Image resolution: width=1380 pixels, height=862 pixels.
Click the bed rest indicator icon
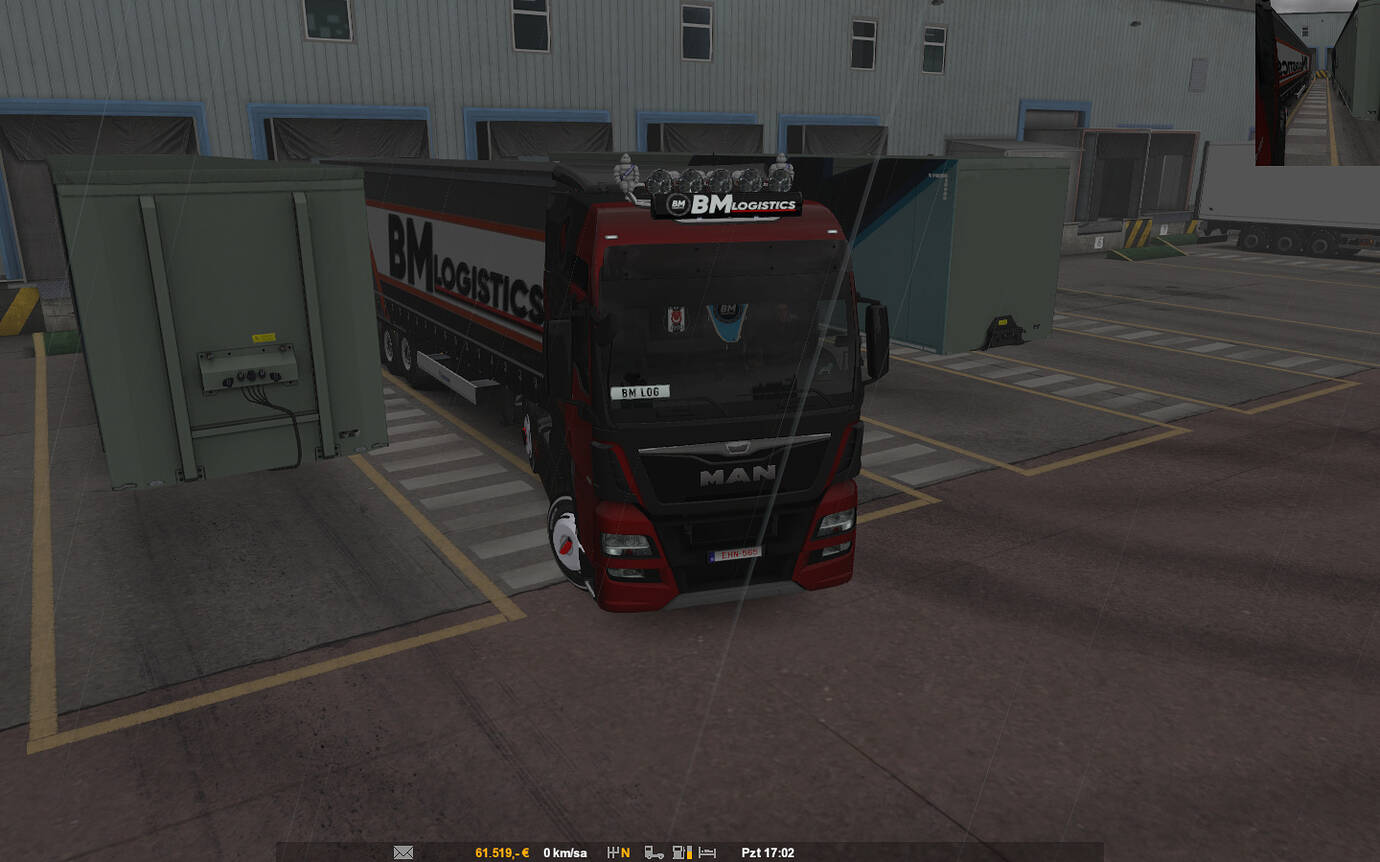(707, 853)
